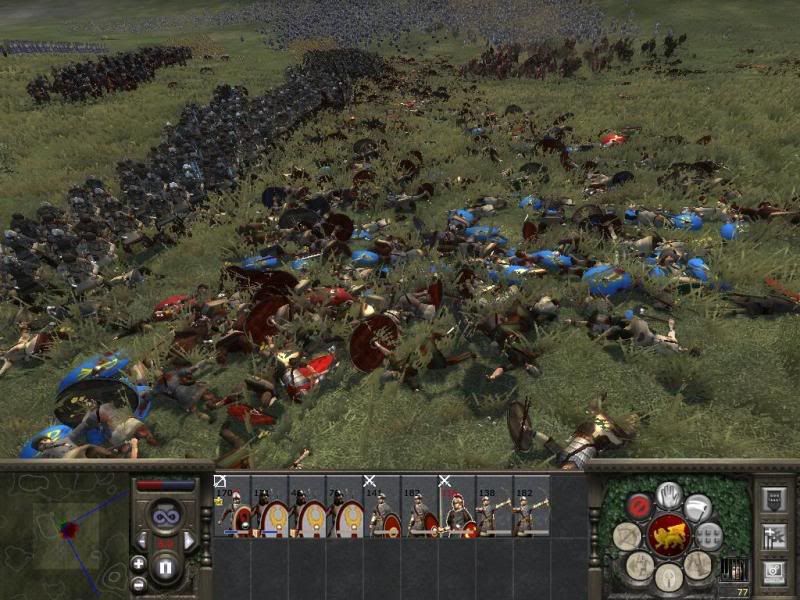
Task: Increase game speed with the right arrow
Action: pyautogui.click(x=188, y=541)
